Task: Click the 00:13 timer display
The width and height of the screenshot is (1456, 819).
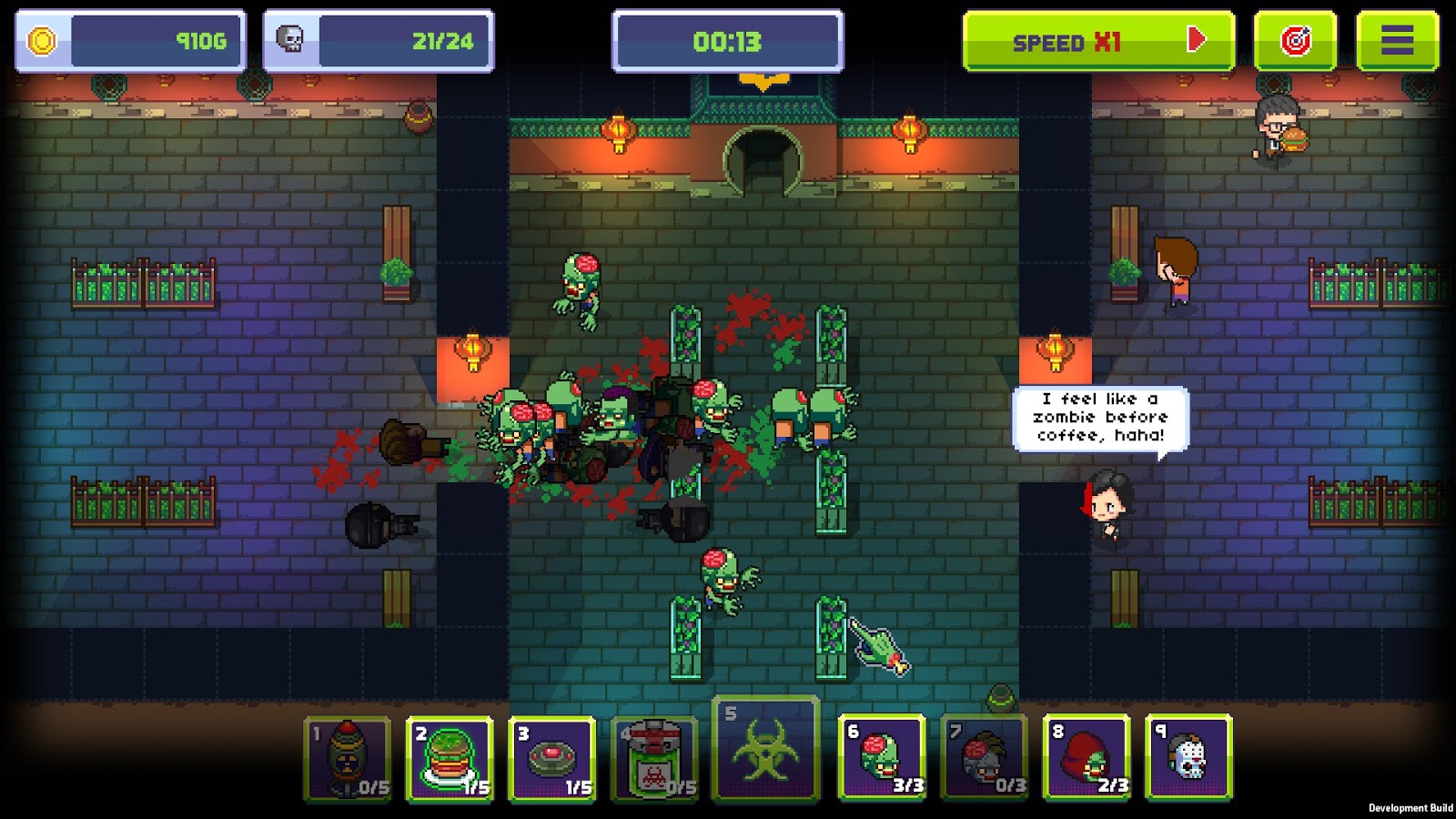Action: pyautogui.click(x=728, y=40)
